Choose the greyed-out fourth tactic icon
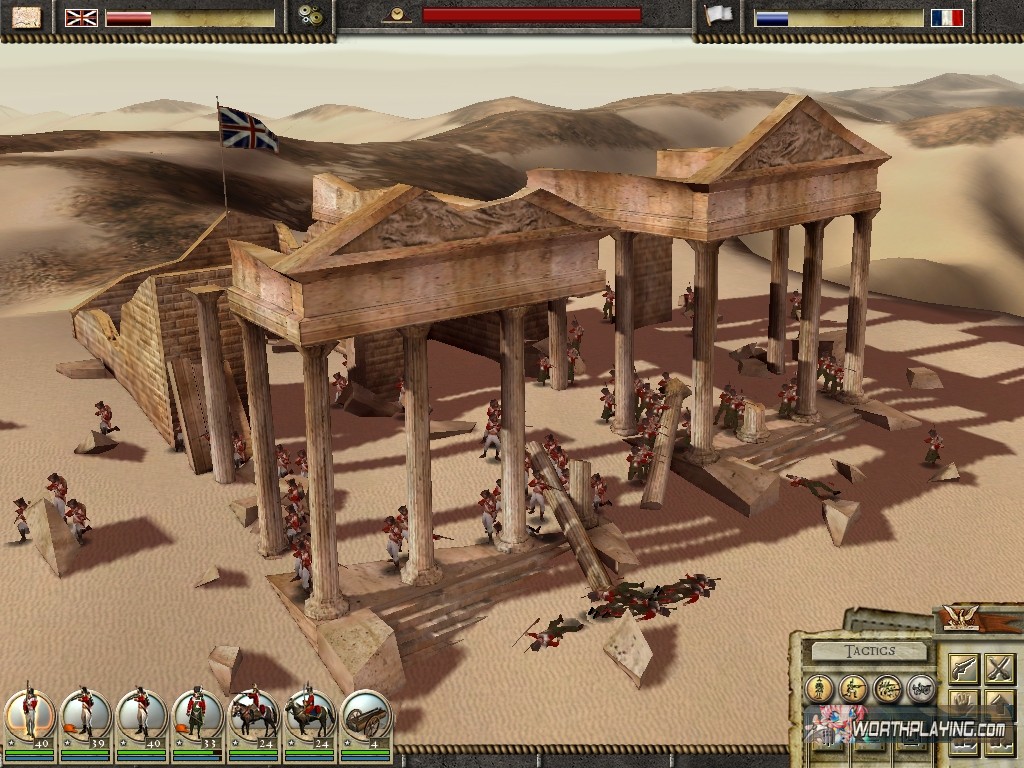The image size is (1024, 768). point(920,688)
